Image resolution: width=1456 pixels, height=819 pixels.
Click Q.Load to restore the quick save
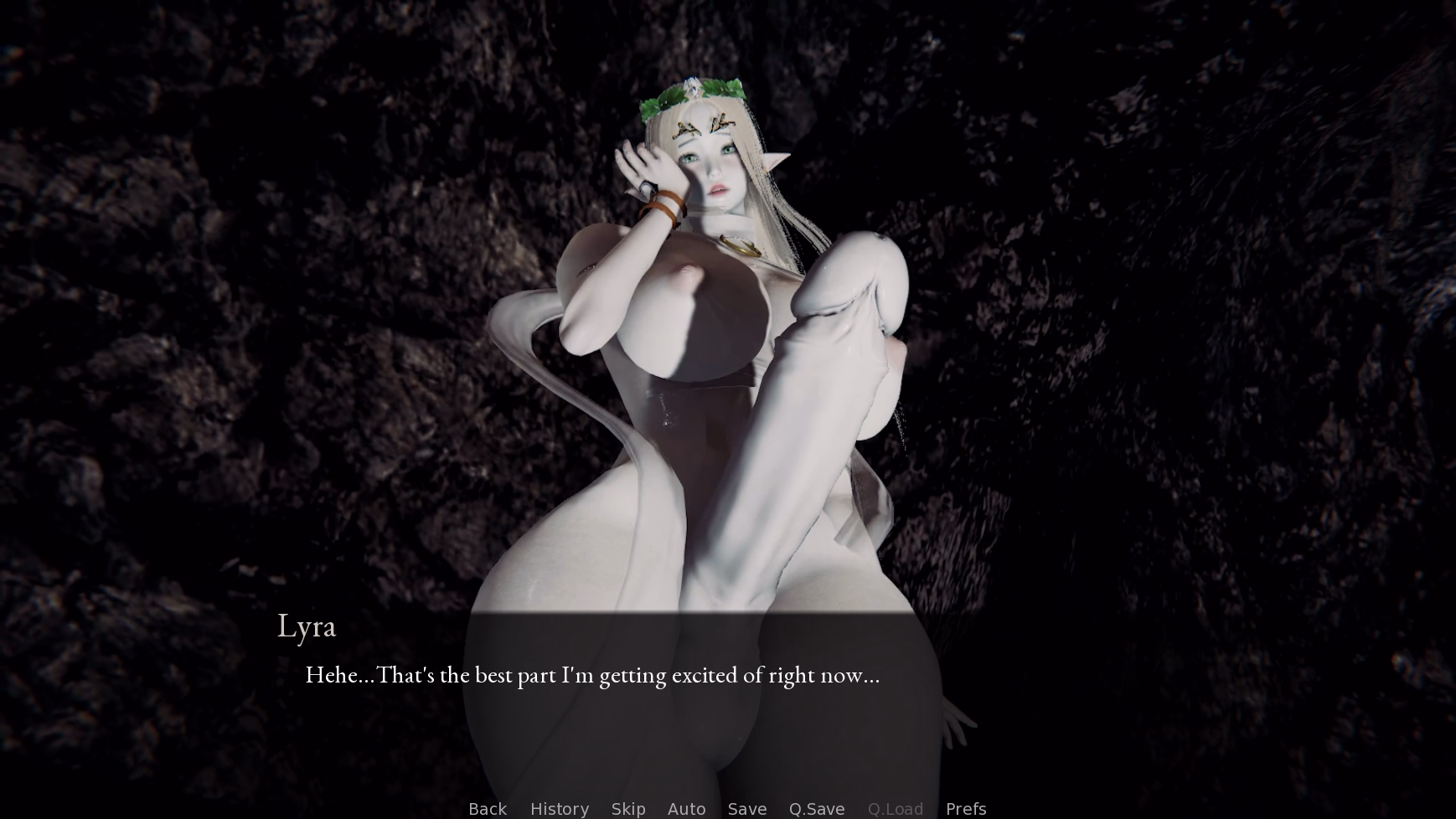coord(895,808)
